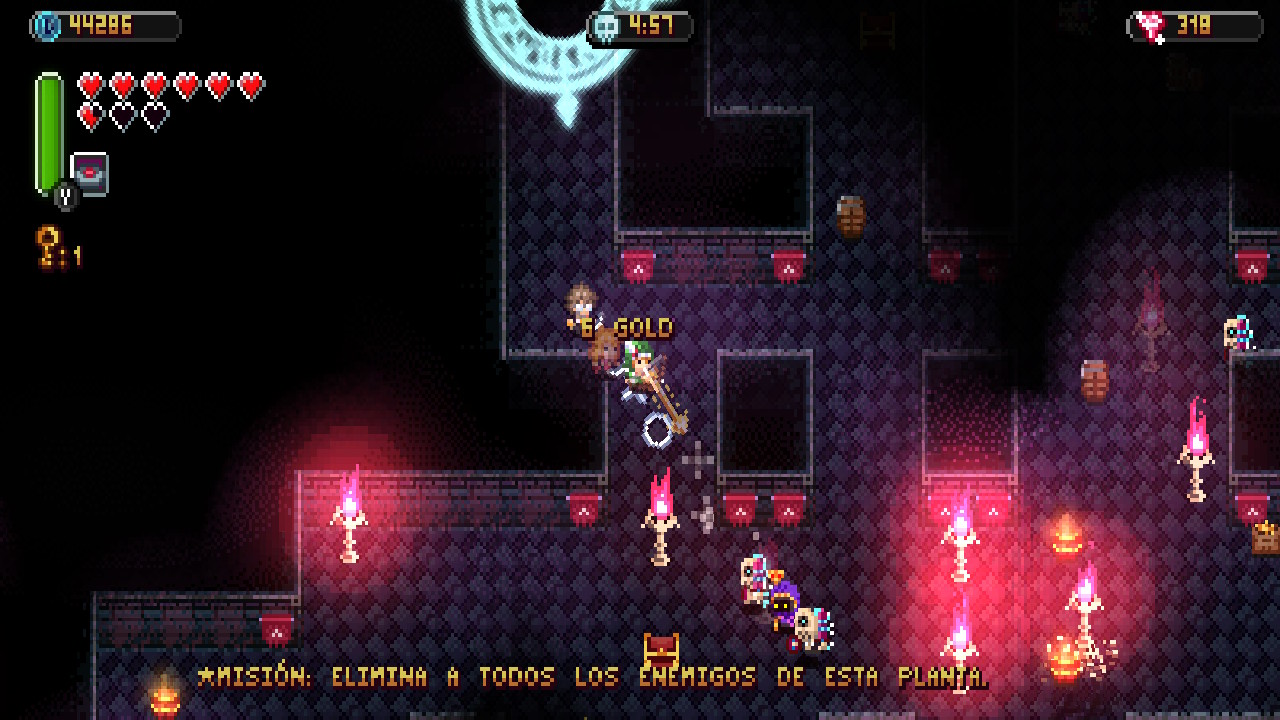Image resolution: width=1280 pixels, height=720 pixels.
Task: Click the Misión objective tracker text
Action: click(592, 677)
